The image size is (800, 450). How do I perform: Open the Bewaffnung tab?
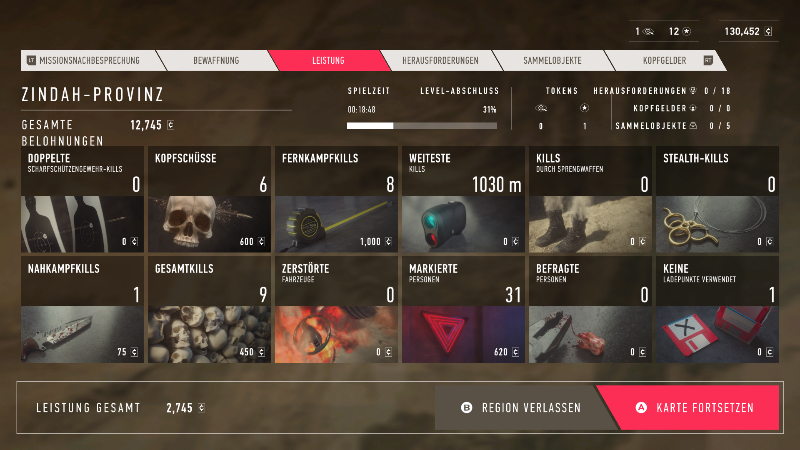(x=216, y=60)
